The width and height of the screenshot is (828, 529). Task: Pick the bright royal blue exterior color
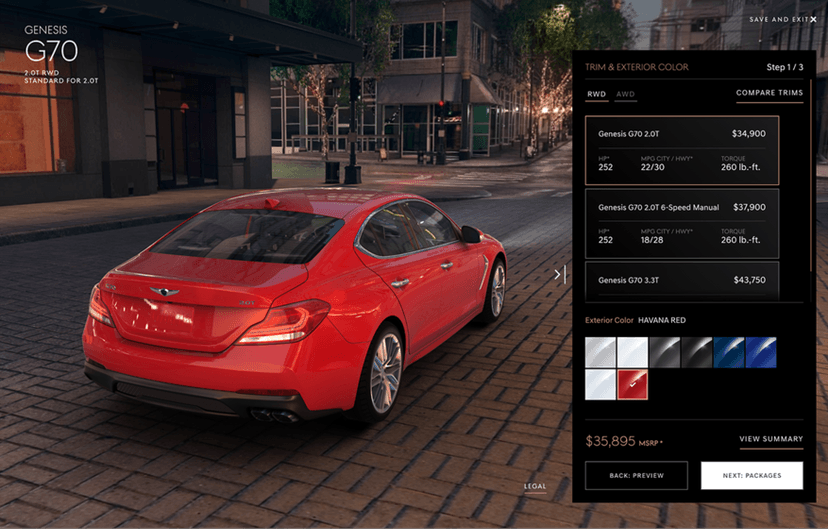pyautogui.click(x=761, y=352)
